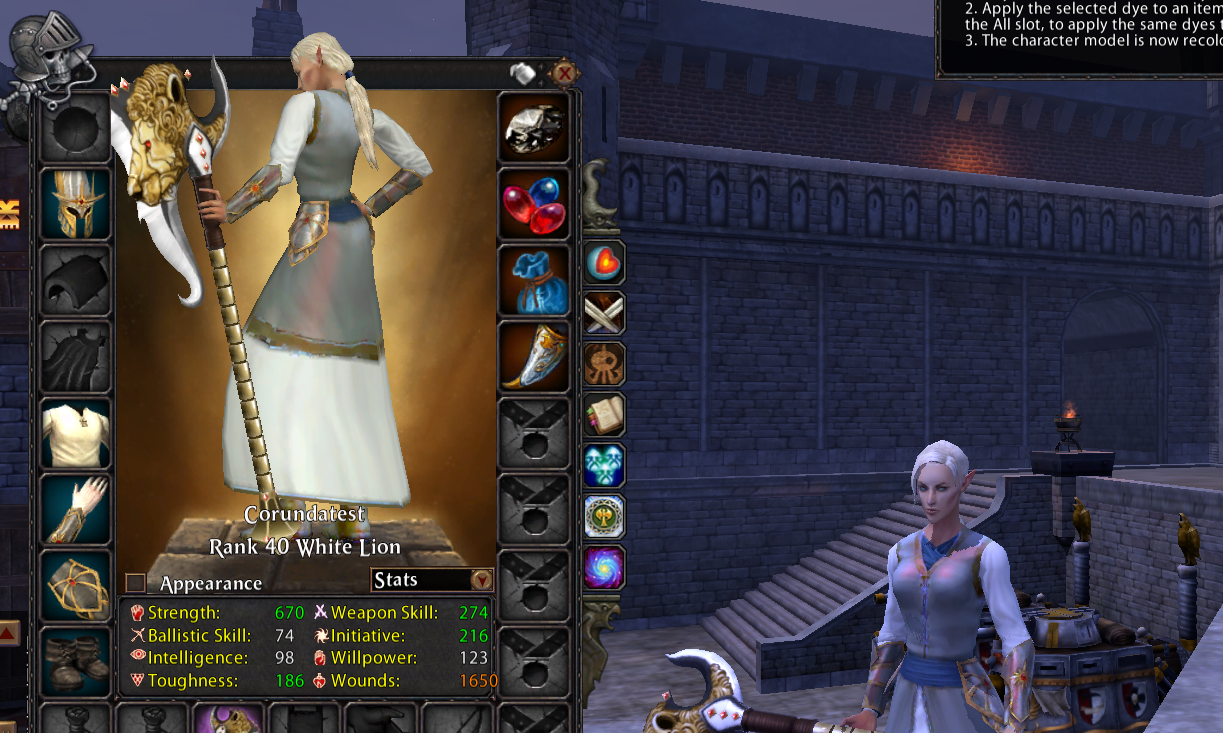The image size is (1223, 733).
Task: Select the equipped golden helmet slot
Action: pyautogui.click(x=76, y=204)
